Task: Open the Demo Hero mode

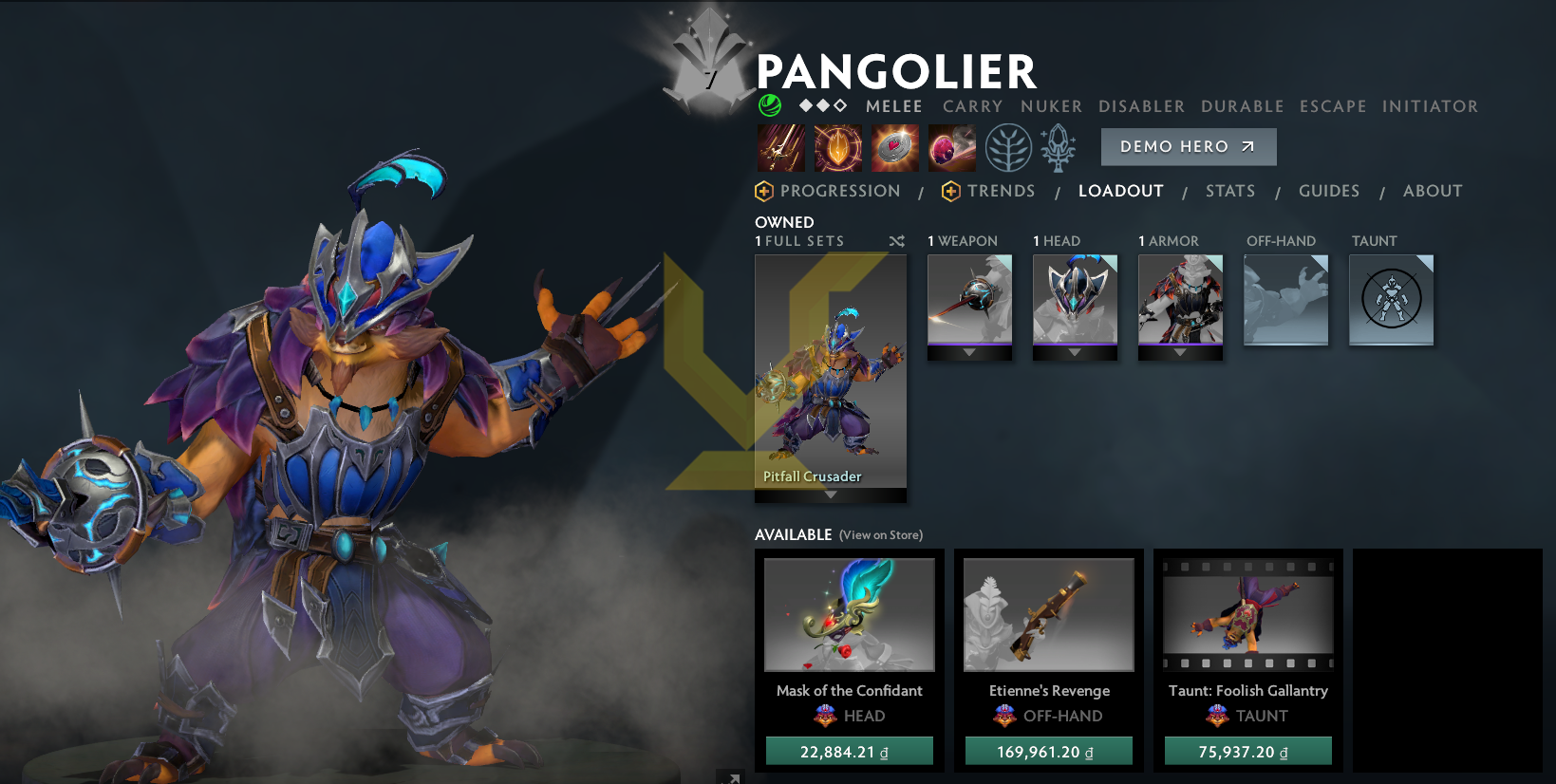Action: pos(1188,147)
